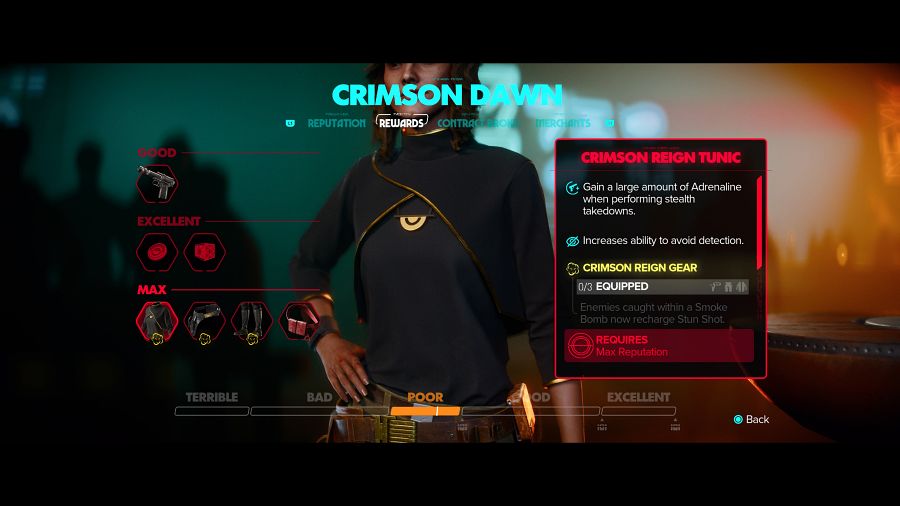Image resolution: width=900 pixels, height=506 pixels.
Task: Choose the red disc reward under Excellent
Action: coord(157,251)
